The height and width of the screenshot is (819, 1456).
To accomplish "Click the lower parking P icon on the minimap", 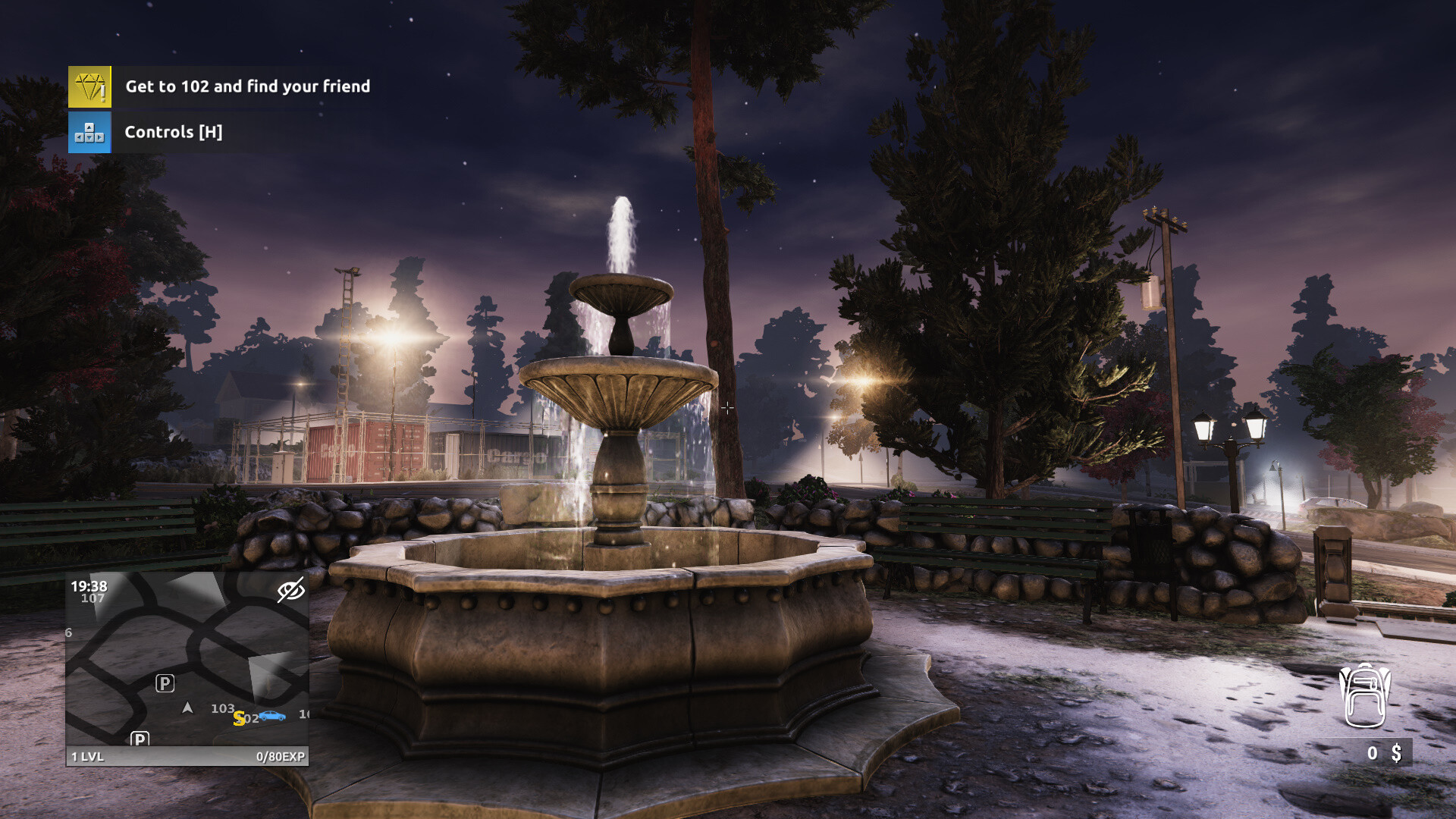I will (x=140, y=739).
